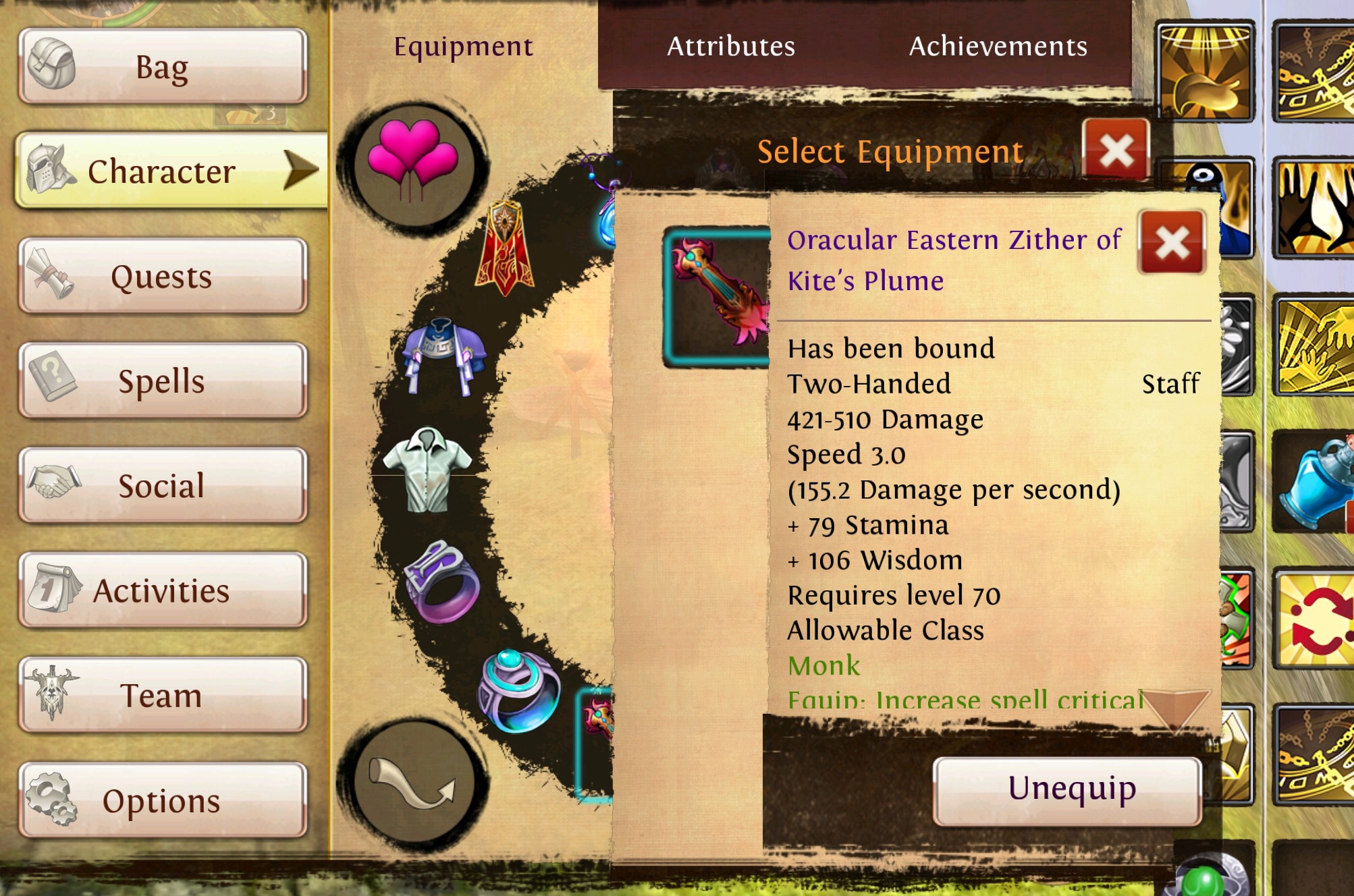
Task: Open the Quests menu
Action: (x=163, y=277)
